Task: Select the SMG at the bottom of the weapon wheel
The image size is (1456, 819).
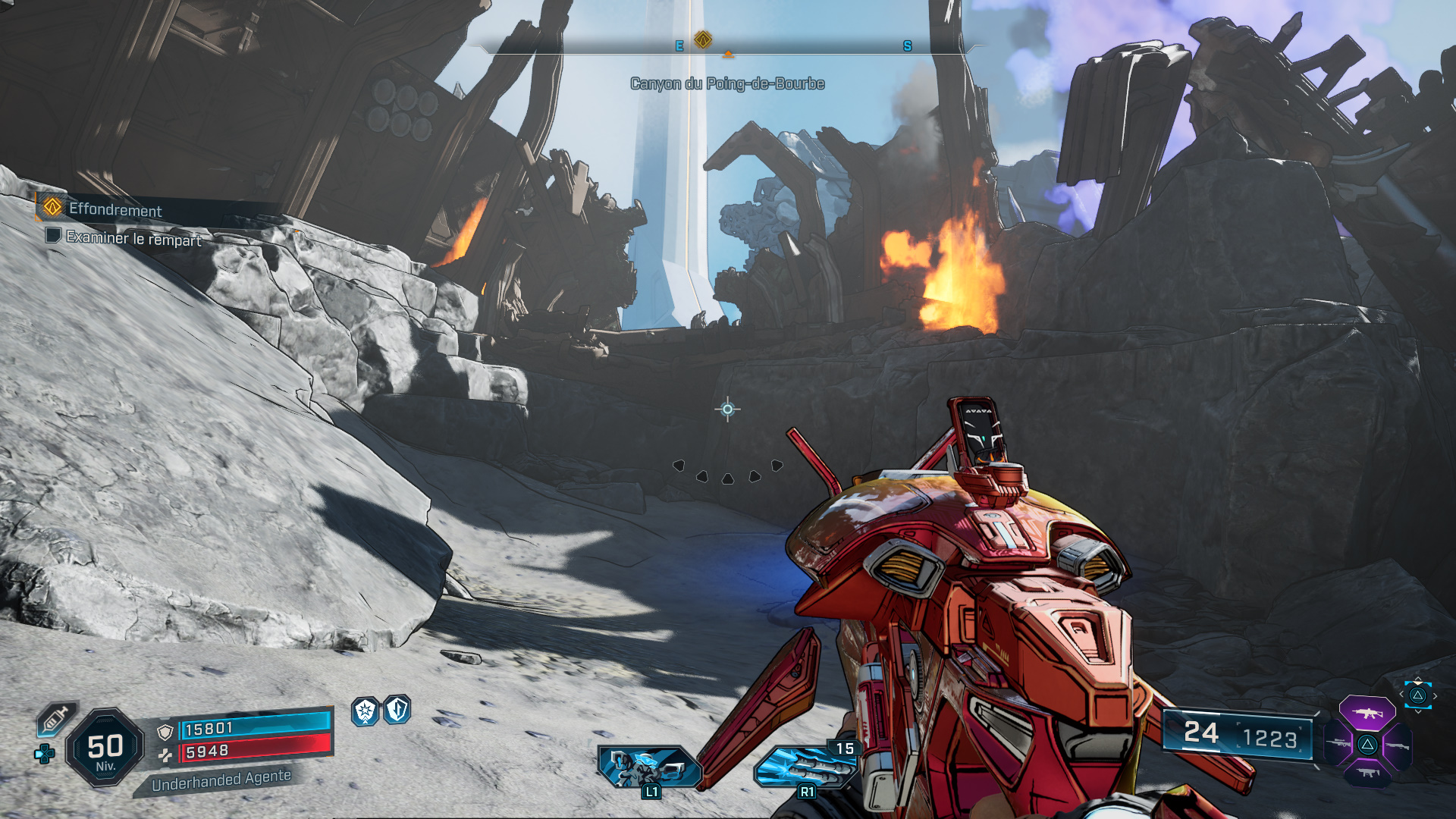Action: point(1367,773)
